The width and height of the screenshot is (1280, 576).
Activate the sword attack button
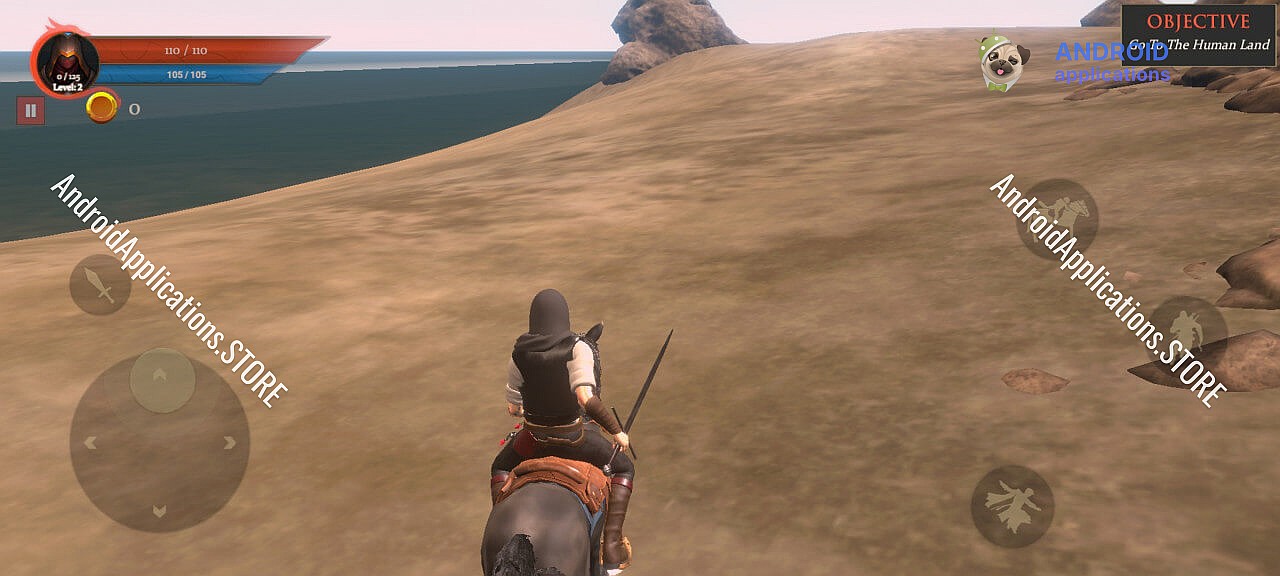100,285
